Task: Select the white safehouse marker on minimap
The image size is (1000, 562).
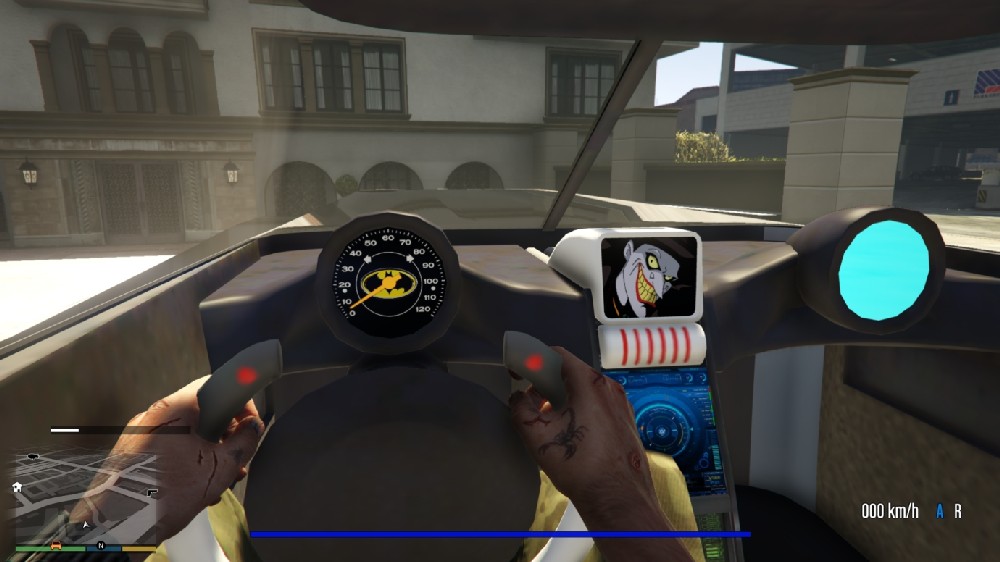Action: pyautogui.click(x=17, y=486)
